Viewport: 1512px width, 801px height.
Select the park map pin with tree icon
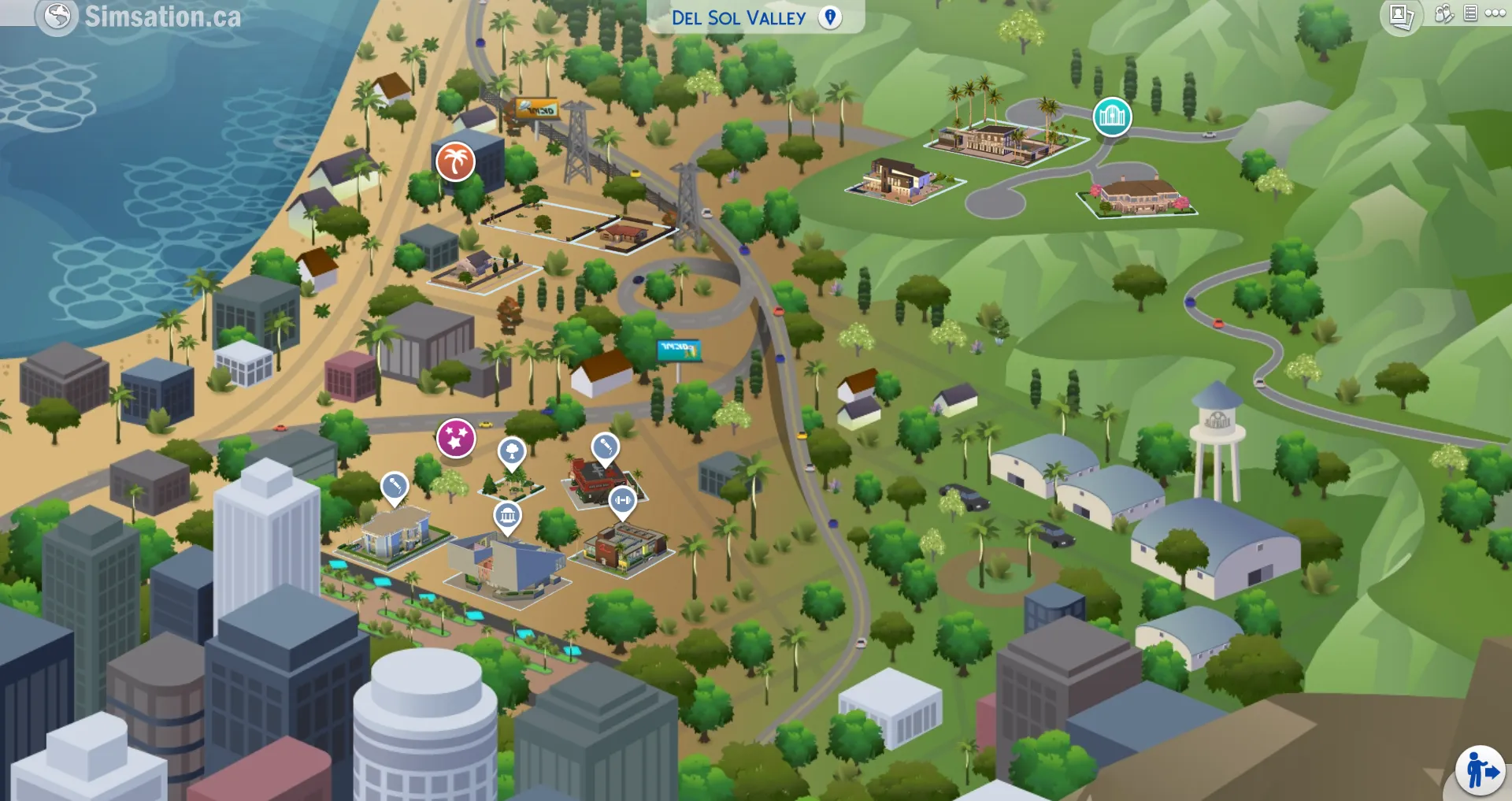[511, 448]
